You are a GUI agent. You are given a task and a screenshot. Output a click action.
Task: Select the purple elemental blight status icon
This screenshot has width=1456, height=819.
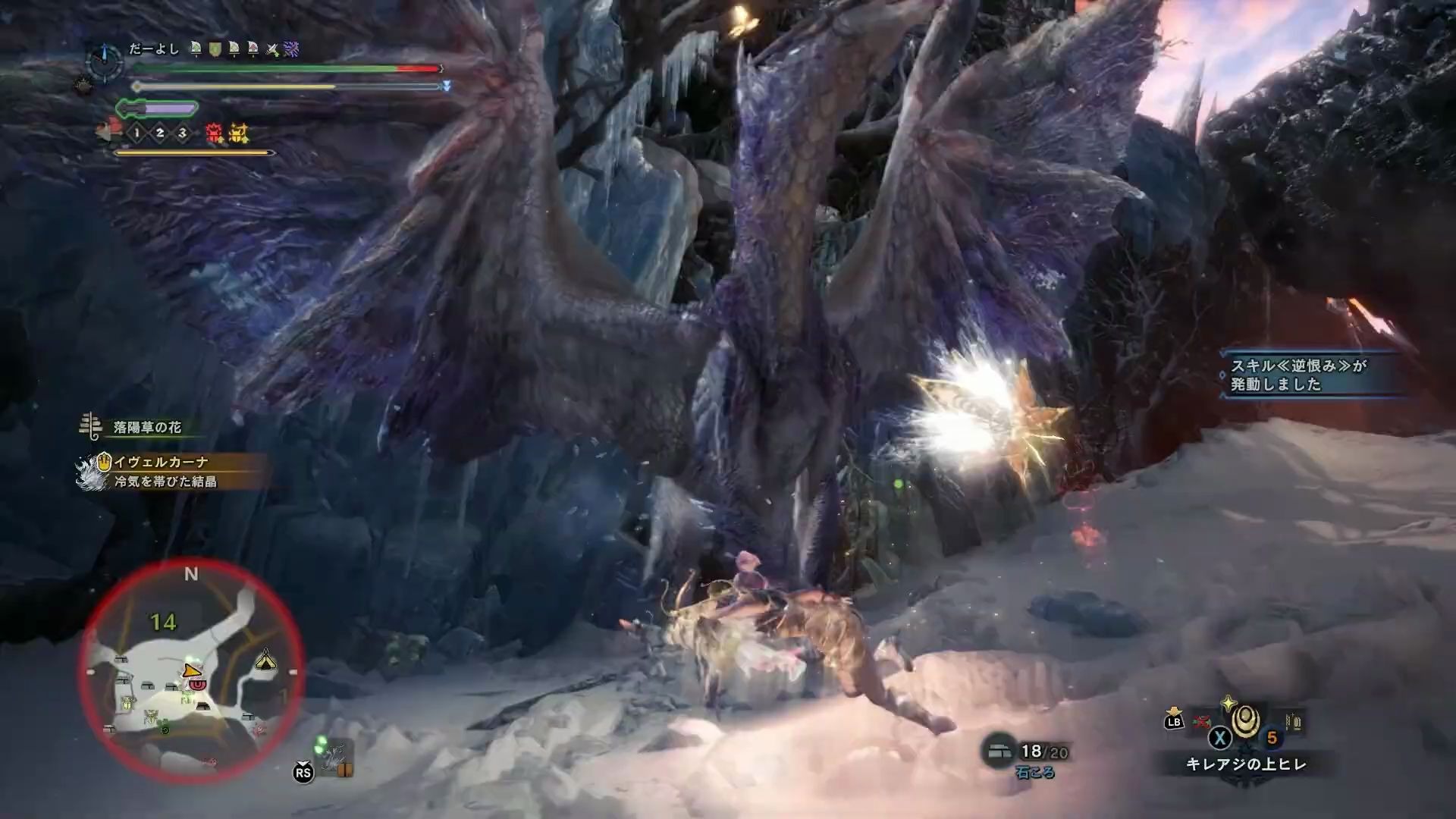tap(291, 50)
